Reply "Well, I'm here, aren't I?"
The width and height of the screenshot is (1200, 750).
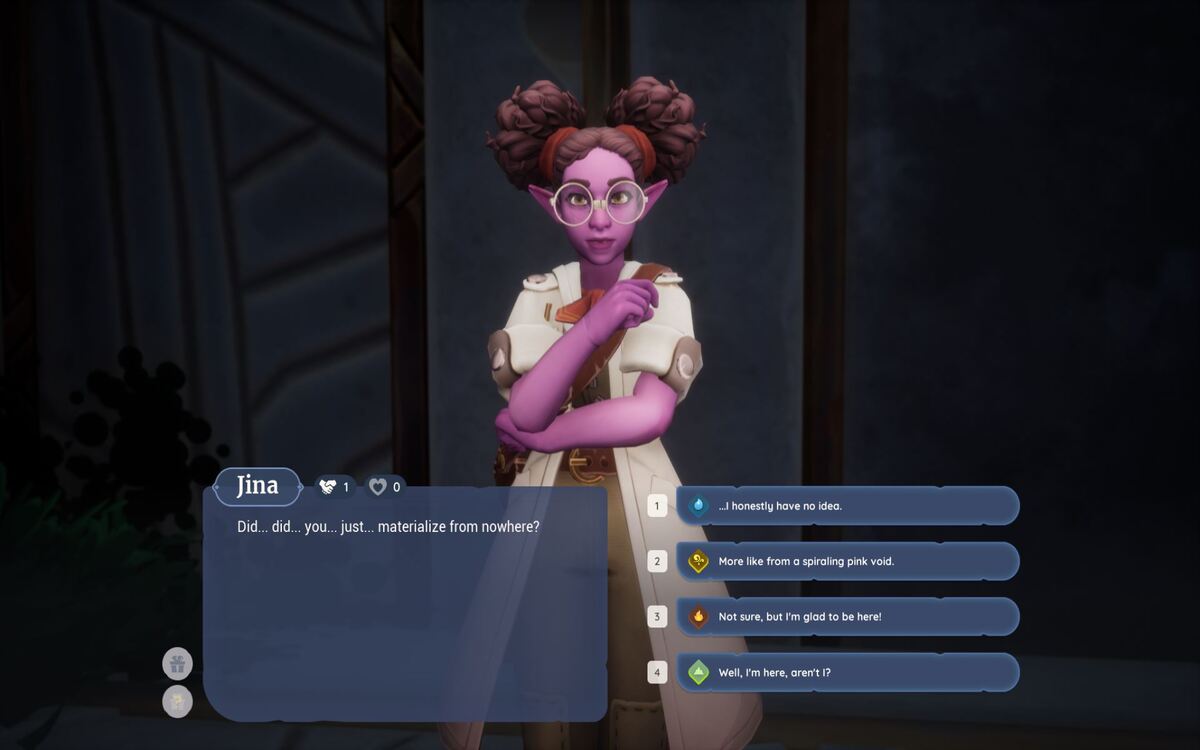[x=847, y=672]
